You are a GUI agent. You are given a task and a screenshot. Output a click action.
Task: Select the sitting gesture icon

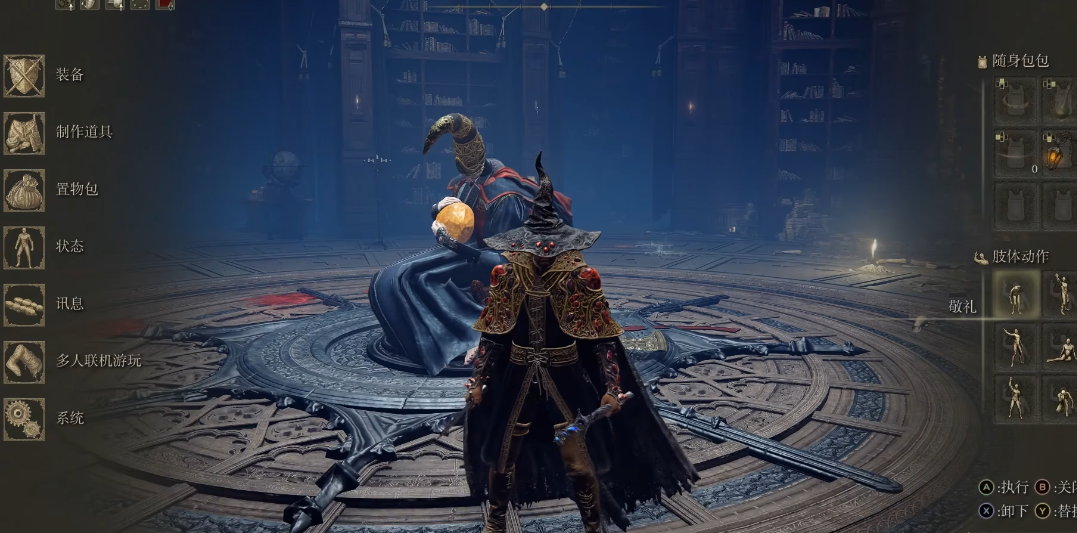pyautogui.click(x=1062, y=347)
